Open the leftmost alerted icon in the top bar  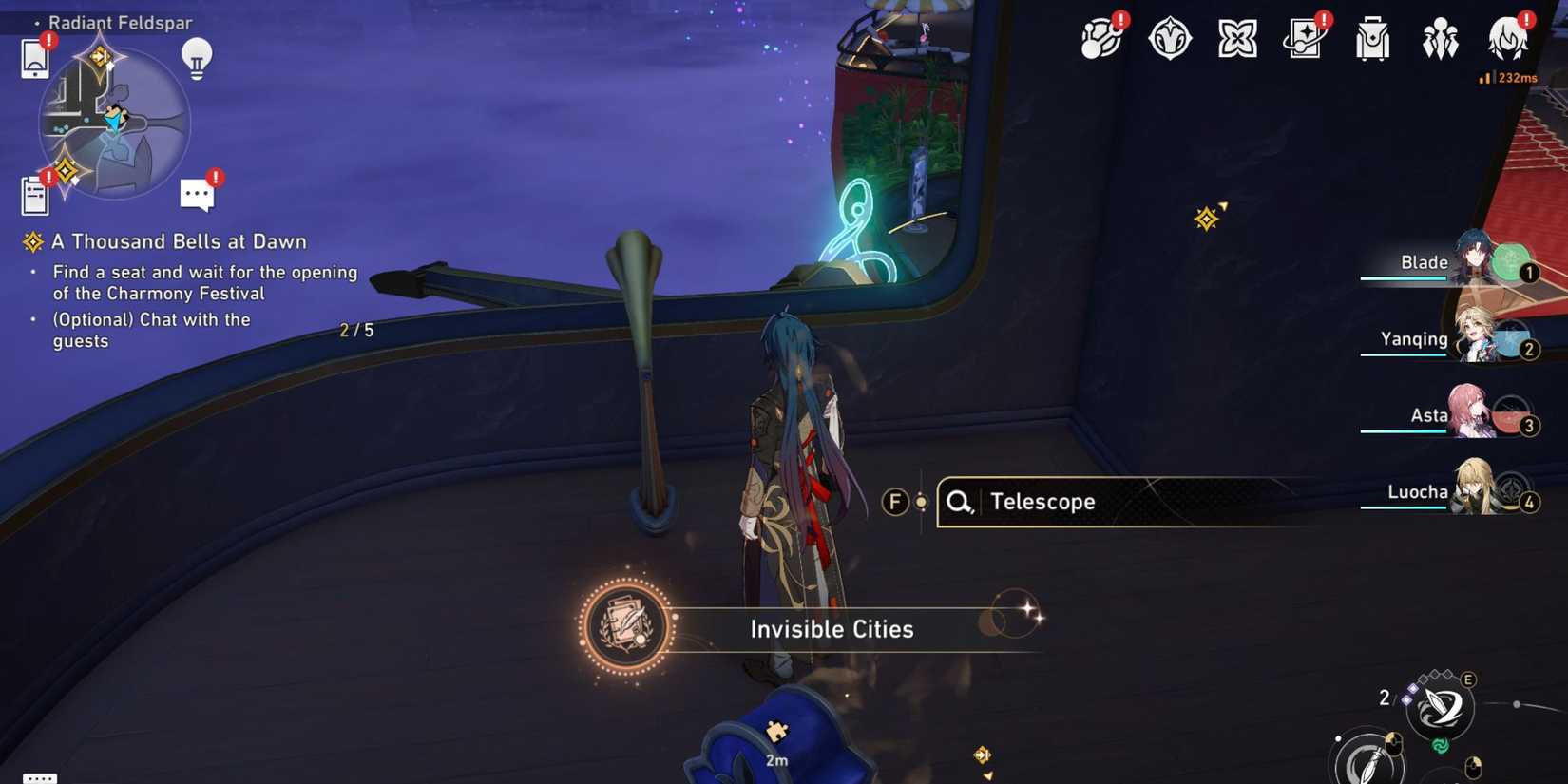[1101, 40]
